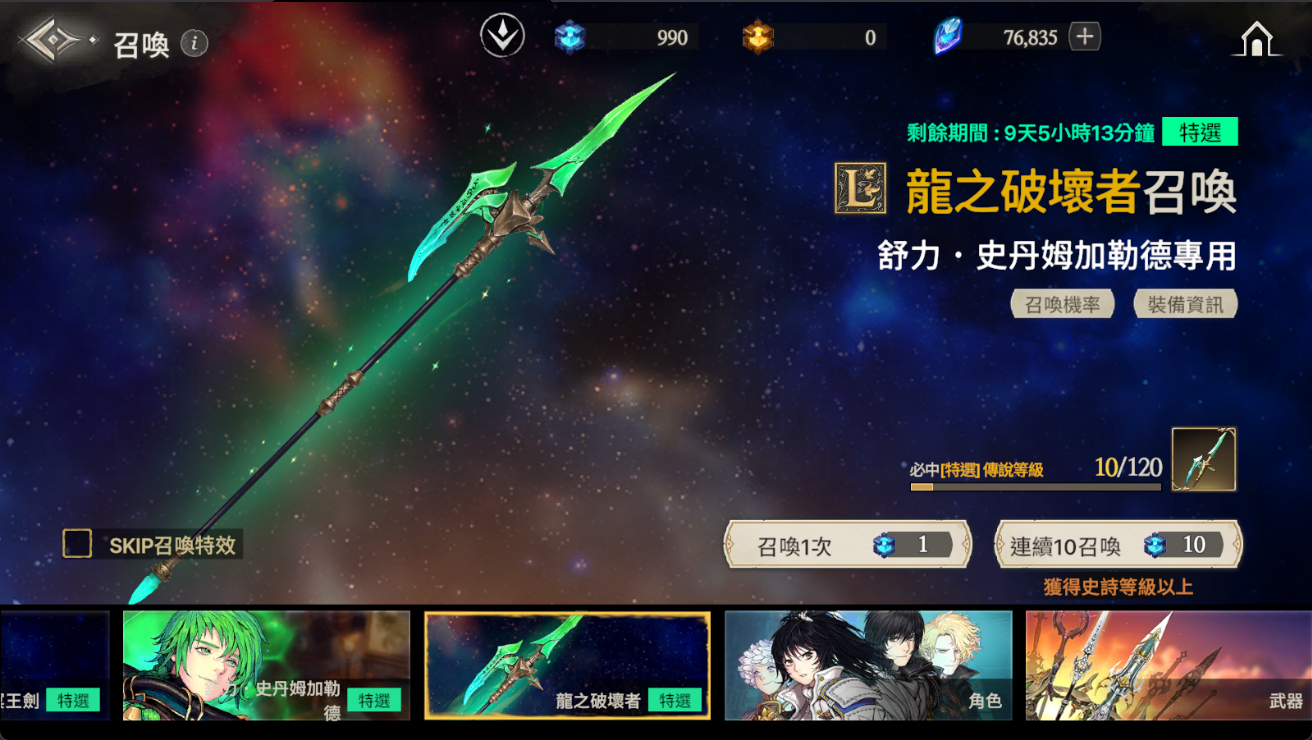This screenshot has width=1312, height=740.
Task: Select the 史丹姆加勒德 character banner
Action: (x=266, y=666)
